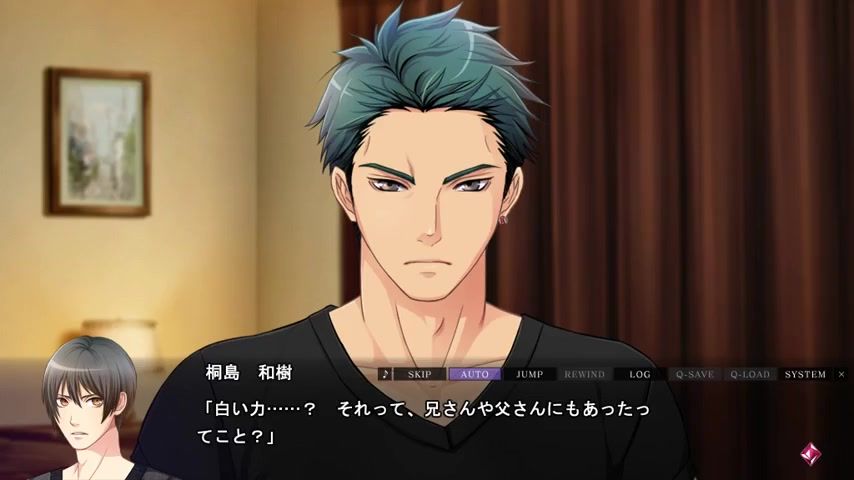Activate SKIP to fast-forward dialogue
This screenshot has width=854, height=480.
pyautogui.click(x=420, y=374)
